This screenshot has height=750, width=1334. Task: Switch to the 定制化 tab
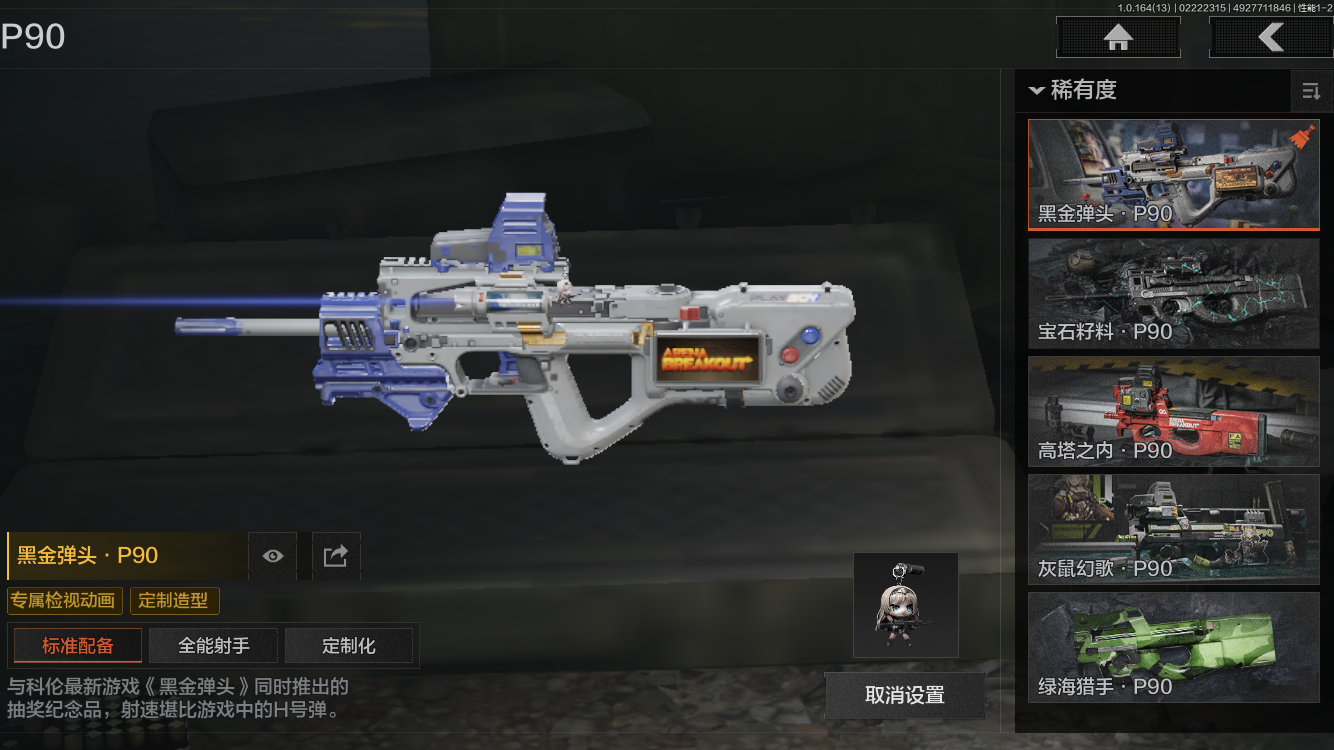349,646
